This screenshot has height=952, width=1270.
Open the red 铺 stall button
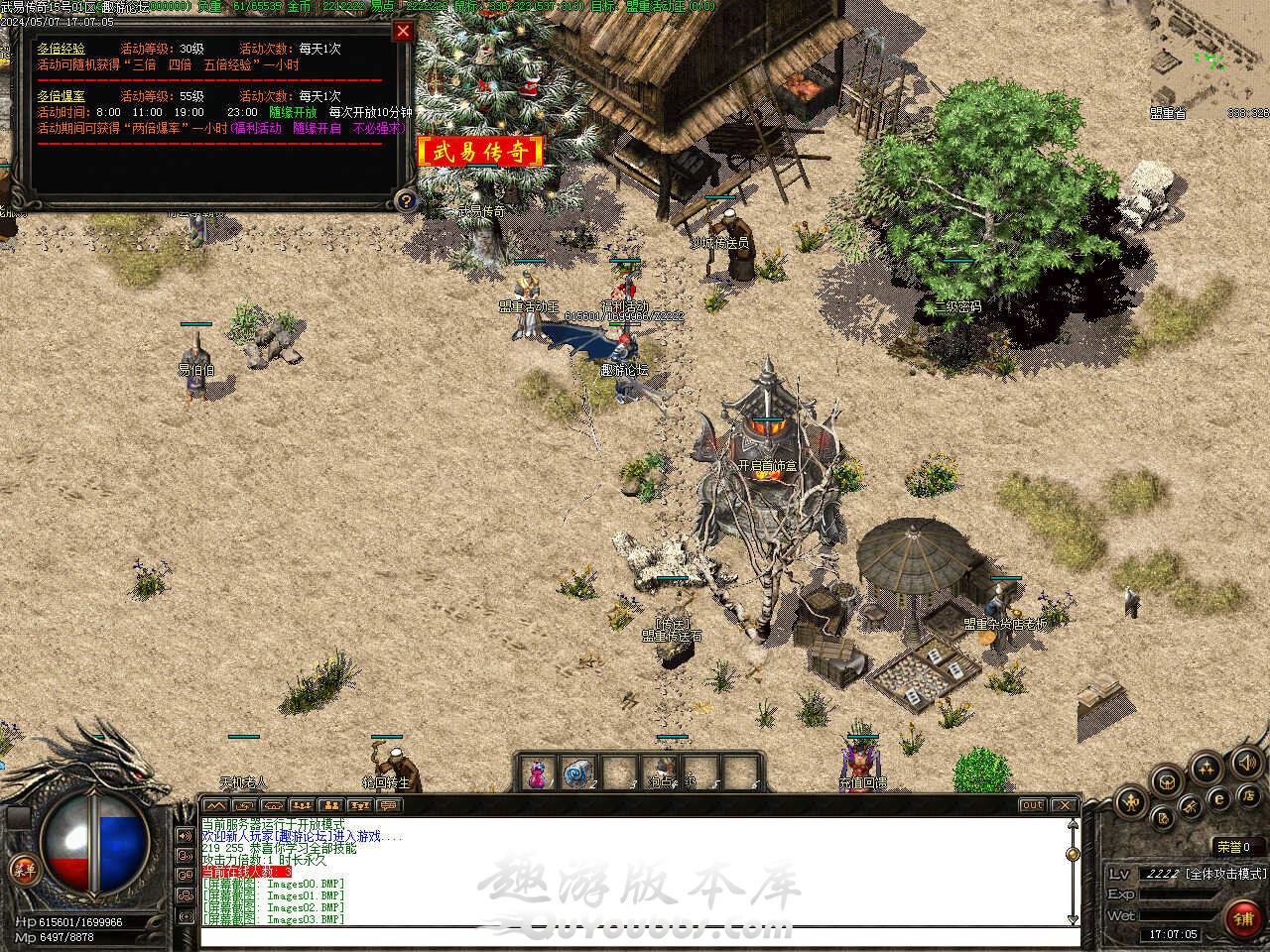point(1243,918)
